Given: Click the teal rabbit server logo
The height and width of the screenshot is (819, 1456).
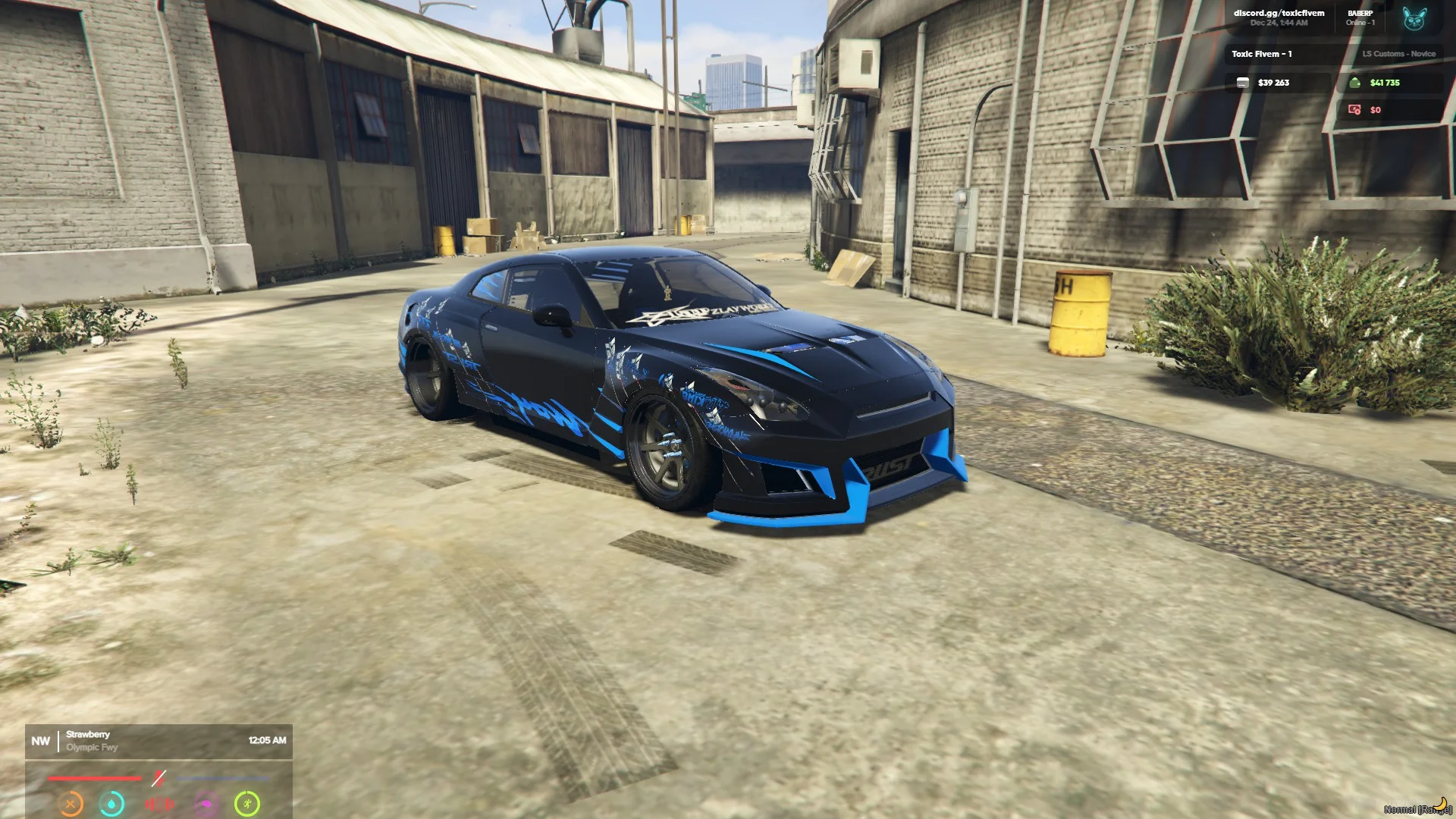Looking at the screenshot, I should pyautogui.click(x=1414, y=19).
